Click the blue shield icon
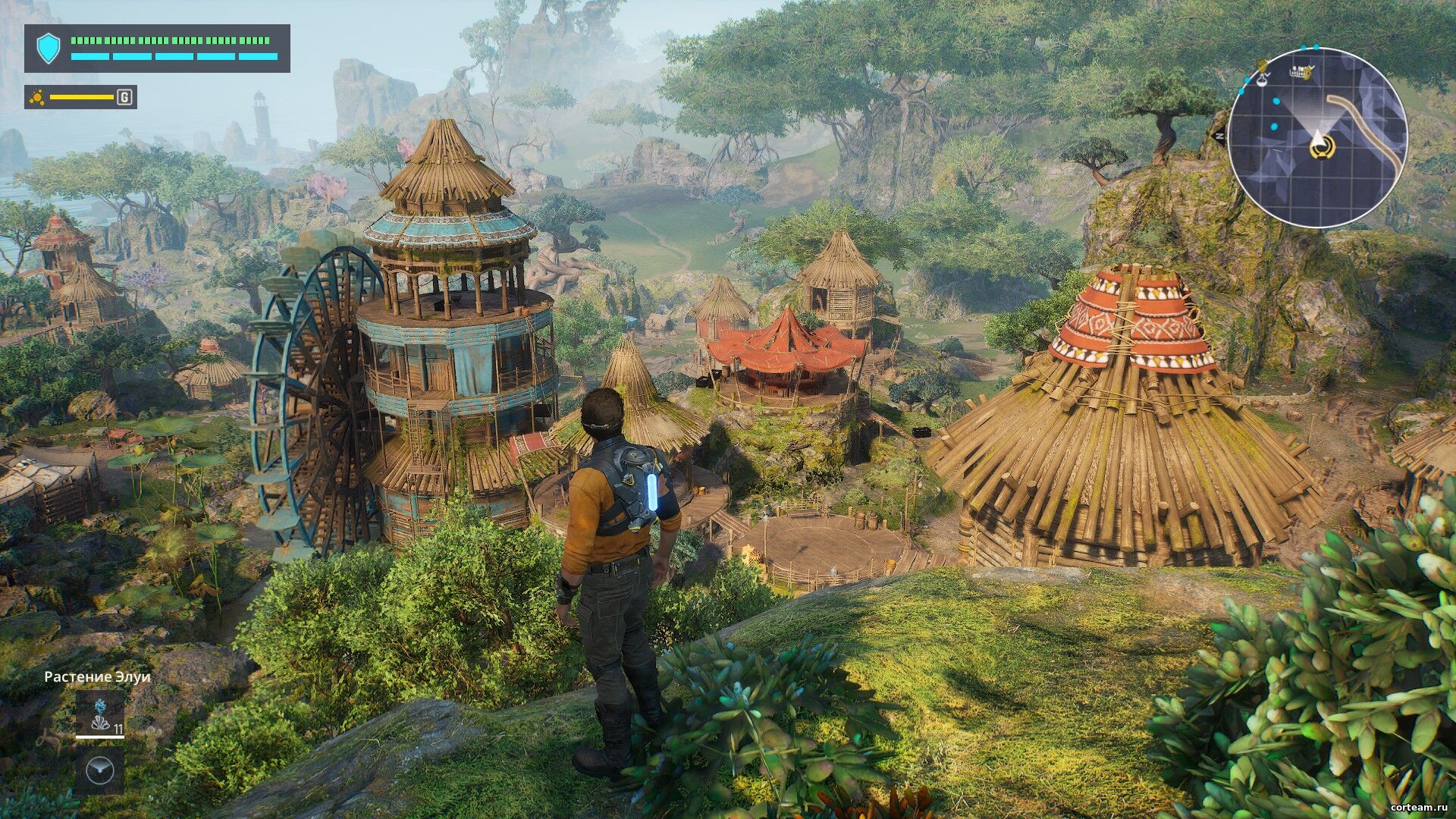Screen dimensions: 1456x819 click(x=49, y=48)
